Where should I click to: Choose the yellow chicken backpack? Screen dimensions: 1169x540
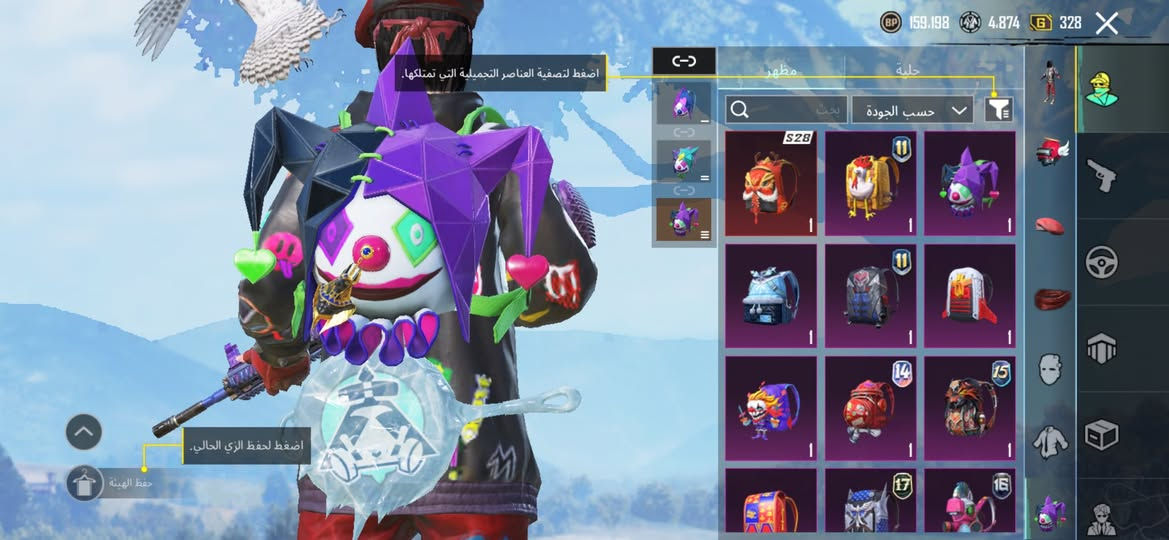coord(870,184)
